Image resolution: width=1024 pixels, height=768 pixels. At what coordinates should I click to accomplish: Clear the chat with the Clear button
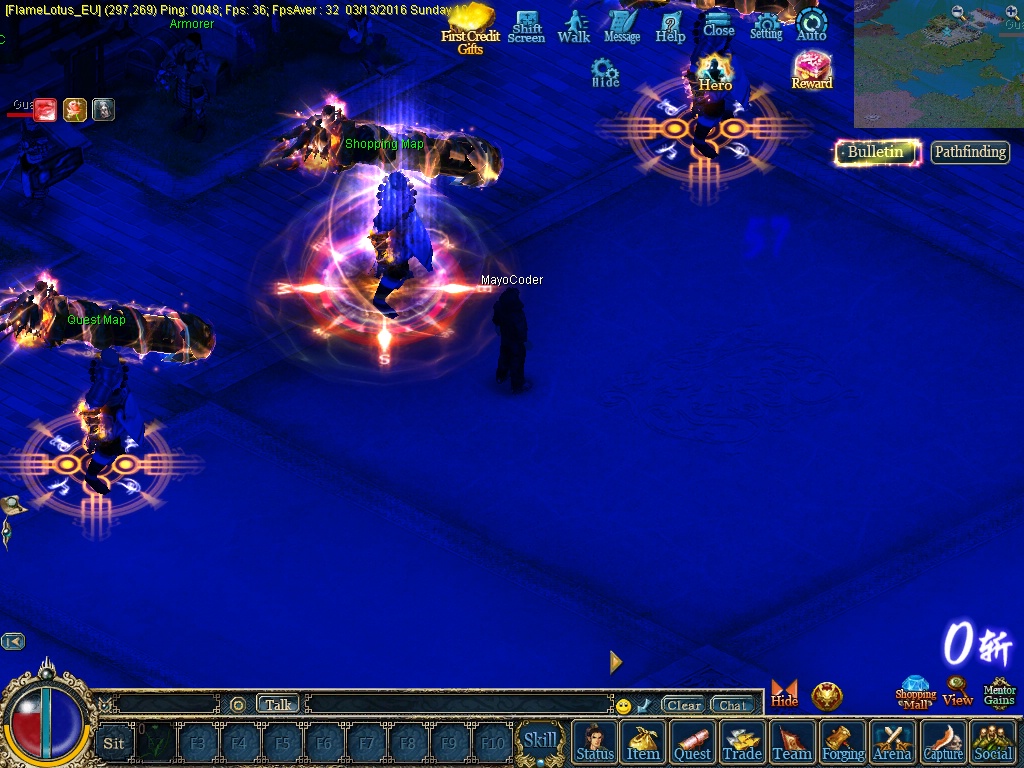pos(684,705)
